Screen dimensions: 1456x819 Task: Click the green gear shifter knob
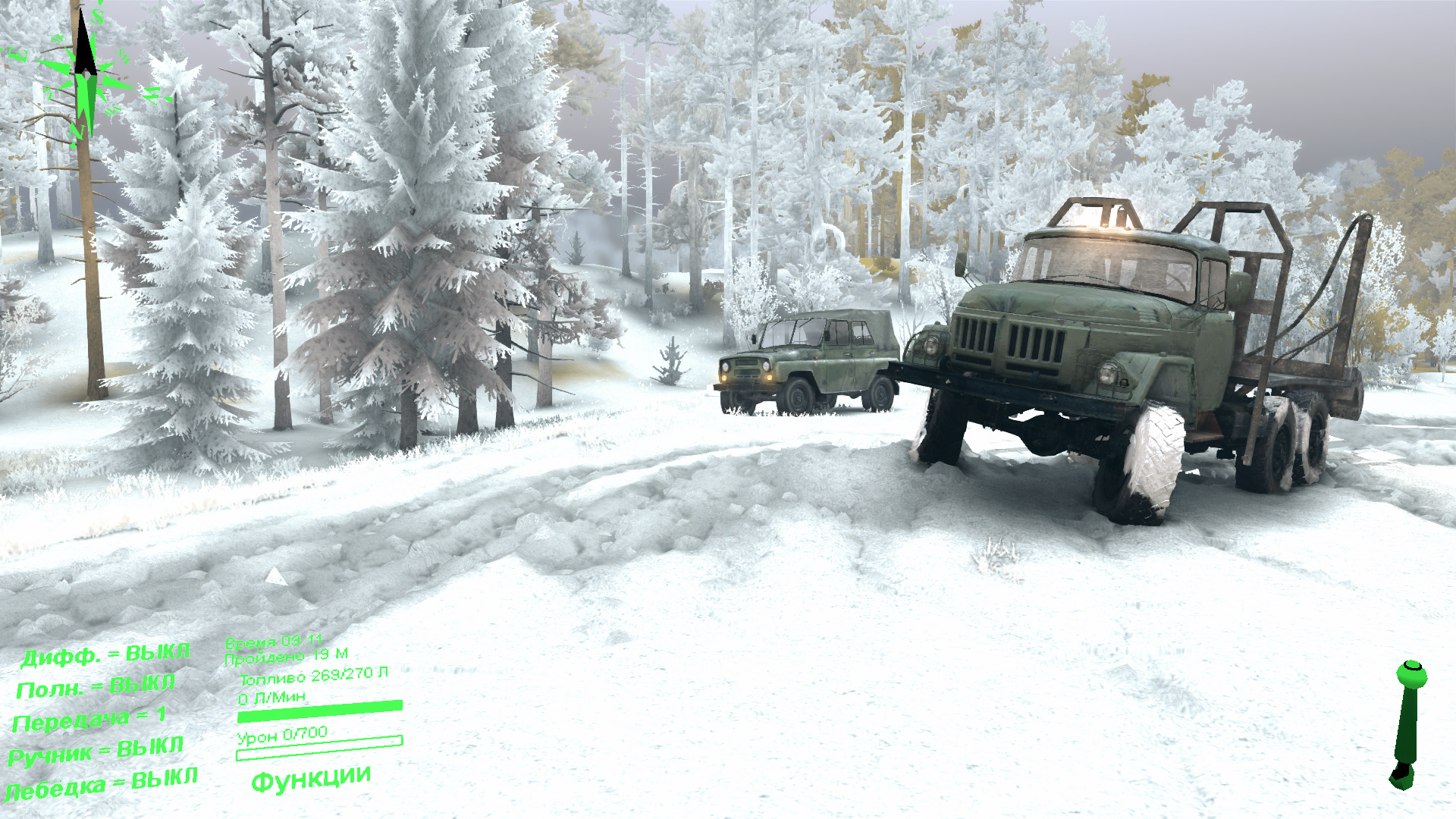(x=1410, y=675)
